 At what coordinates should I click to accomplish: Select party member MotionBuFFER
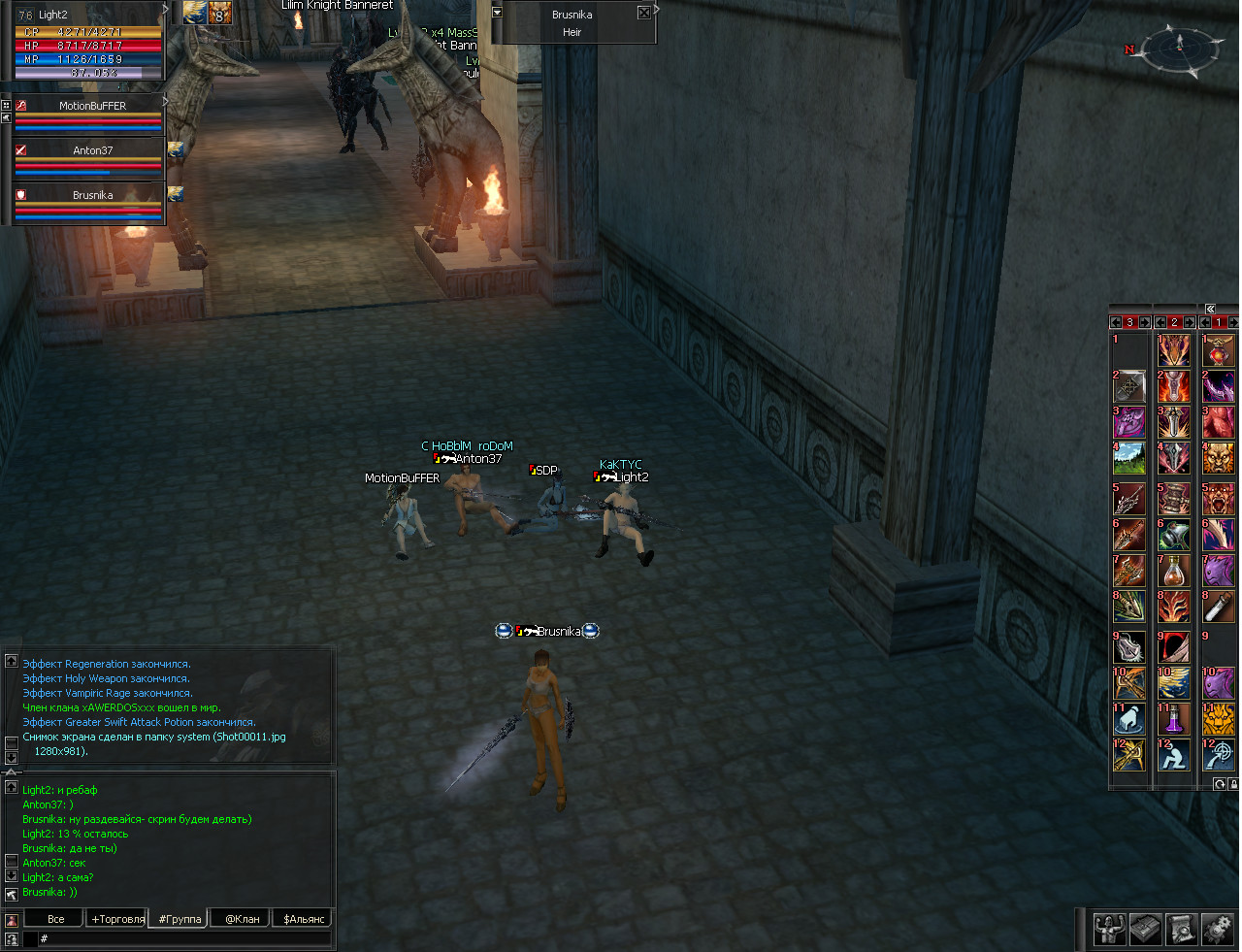pos(92,106)
